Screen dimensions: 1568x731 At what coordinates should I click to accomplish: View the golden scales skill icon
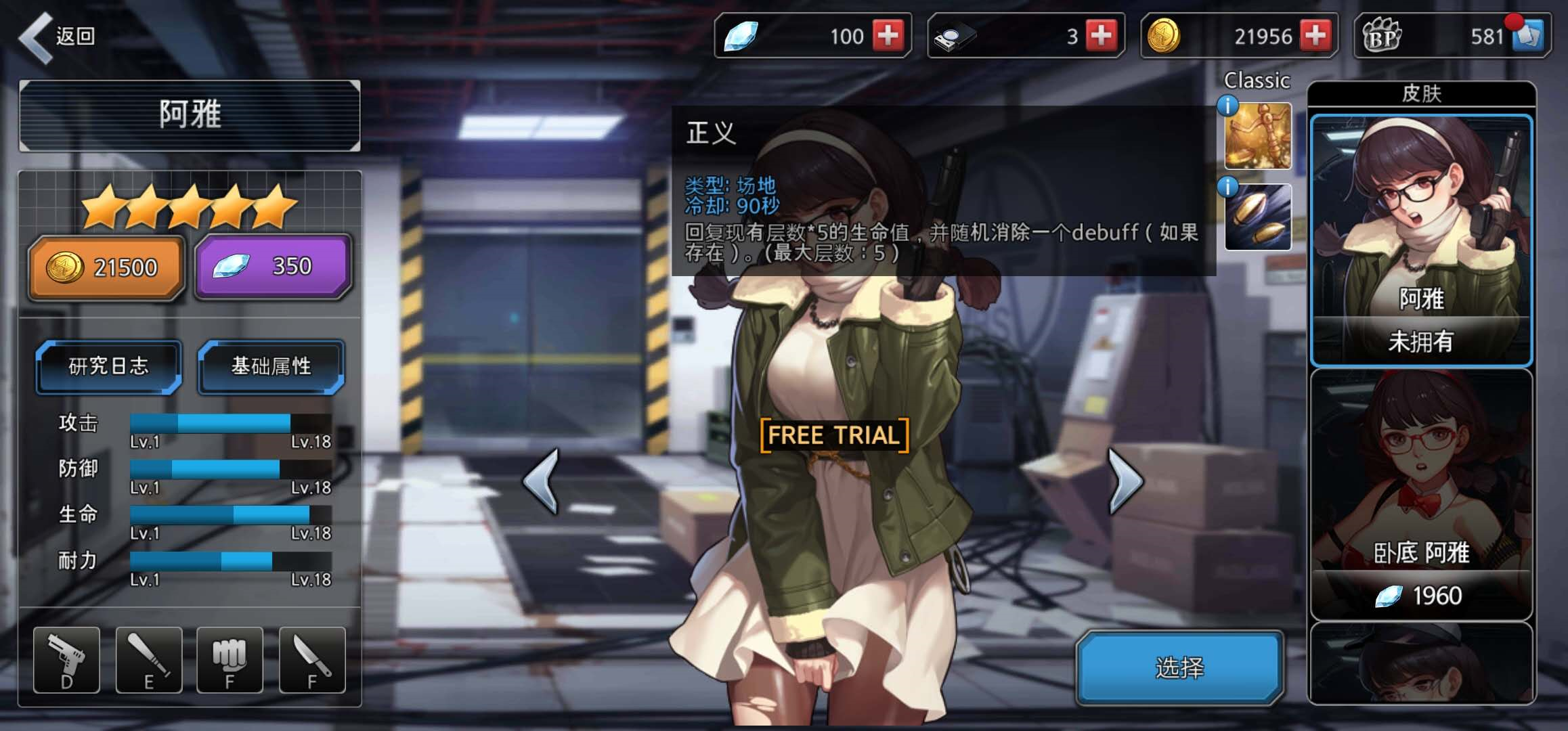pyautogui.click(x=1257, y=135)
